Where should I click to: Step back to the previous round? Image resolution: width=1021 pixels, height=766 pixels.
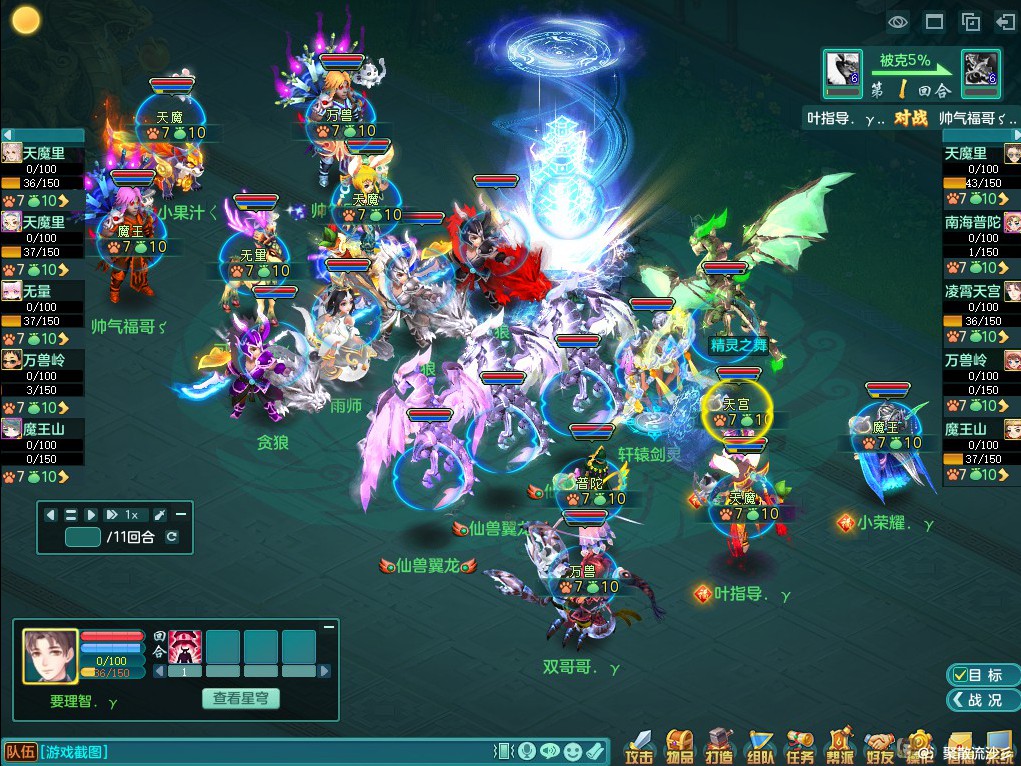(51, 514)
